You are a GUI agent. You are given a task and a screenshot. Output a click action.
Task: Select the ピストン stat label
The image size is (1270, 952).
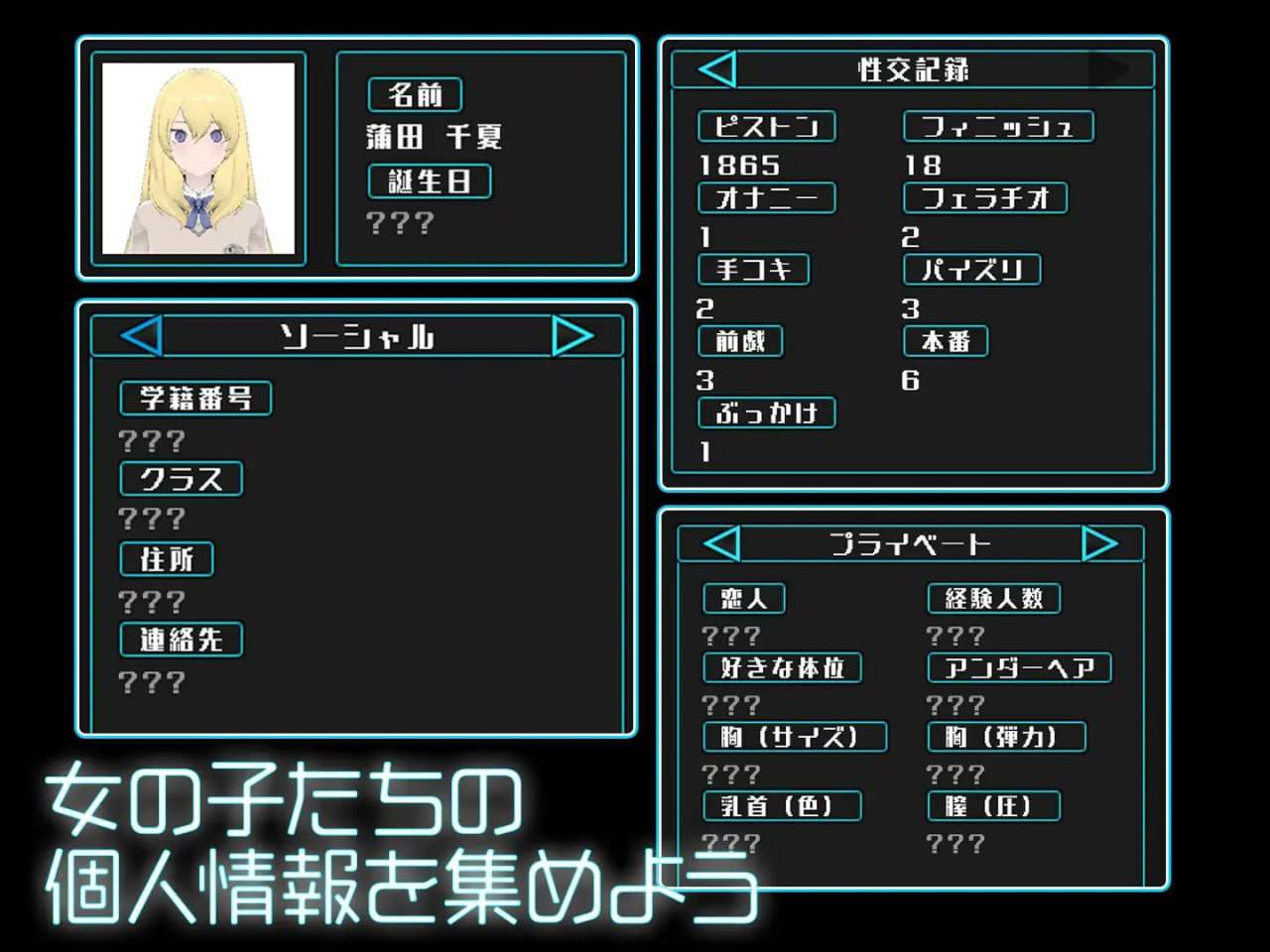(767, 126)
